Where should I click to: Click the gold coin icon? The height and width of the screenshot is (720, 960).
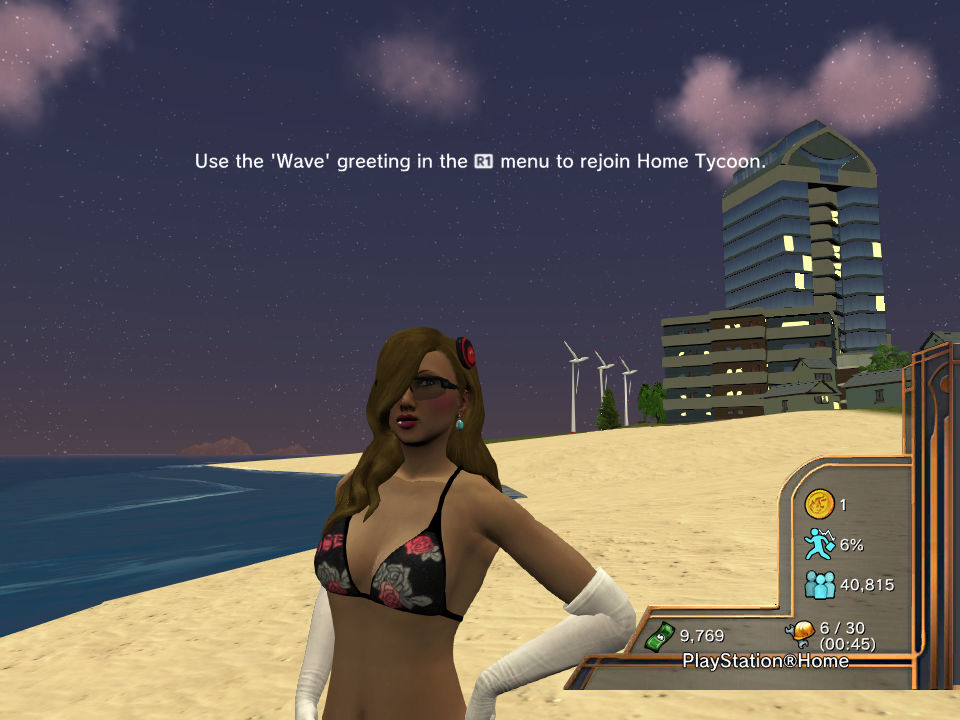coord(820,505)
